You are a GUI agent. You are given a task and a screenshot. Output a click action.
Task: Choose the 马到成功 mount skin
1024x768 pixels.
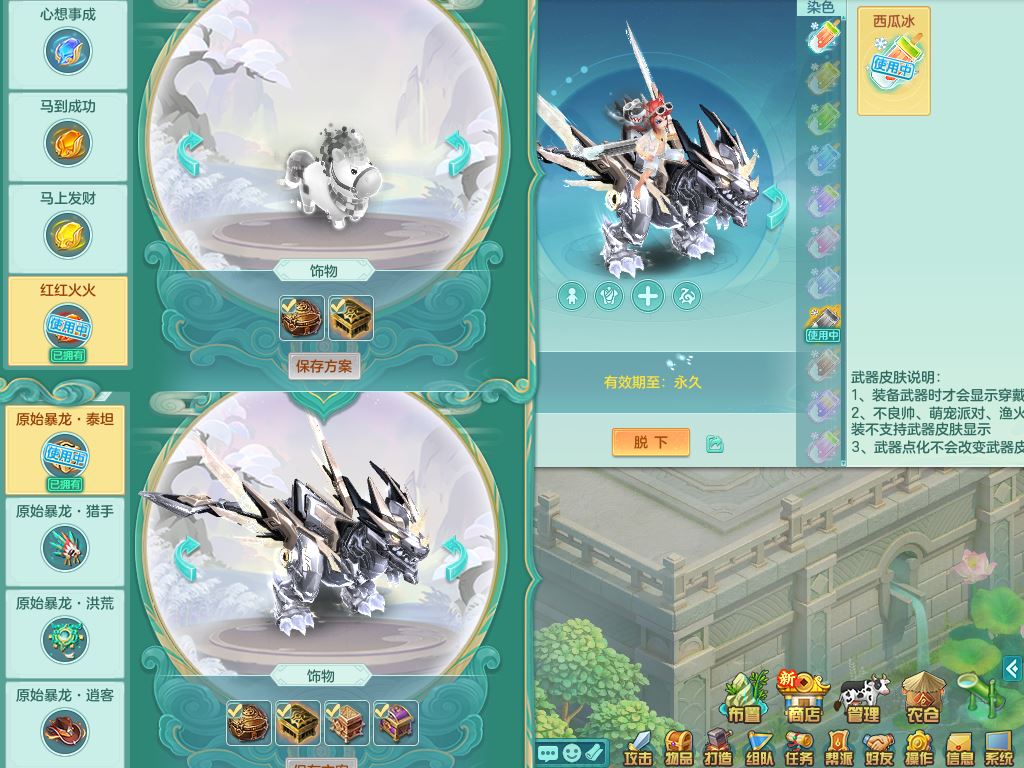point(68,137)
